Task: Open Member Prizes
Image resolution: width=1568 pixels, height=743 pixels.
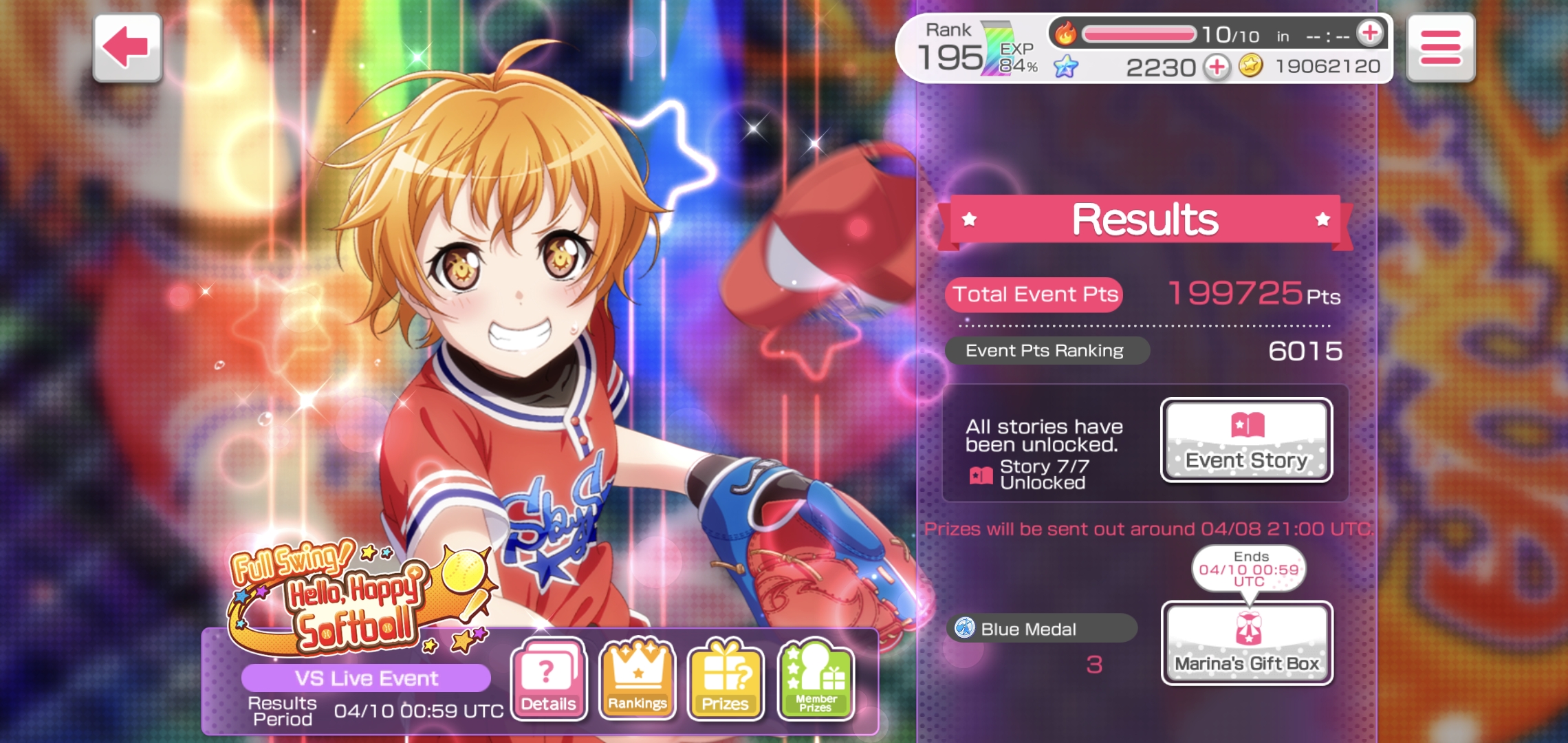Action: [x=816, y=679]
